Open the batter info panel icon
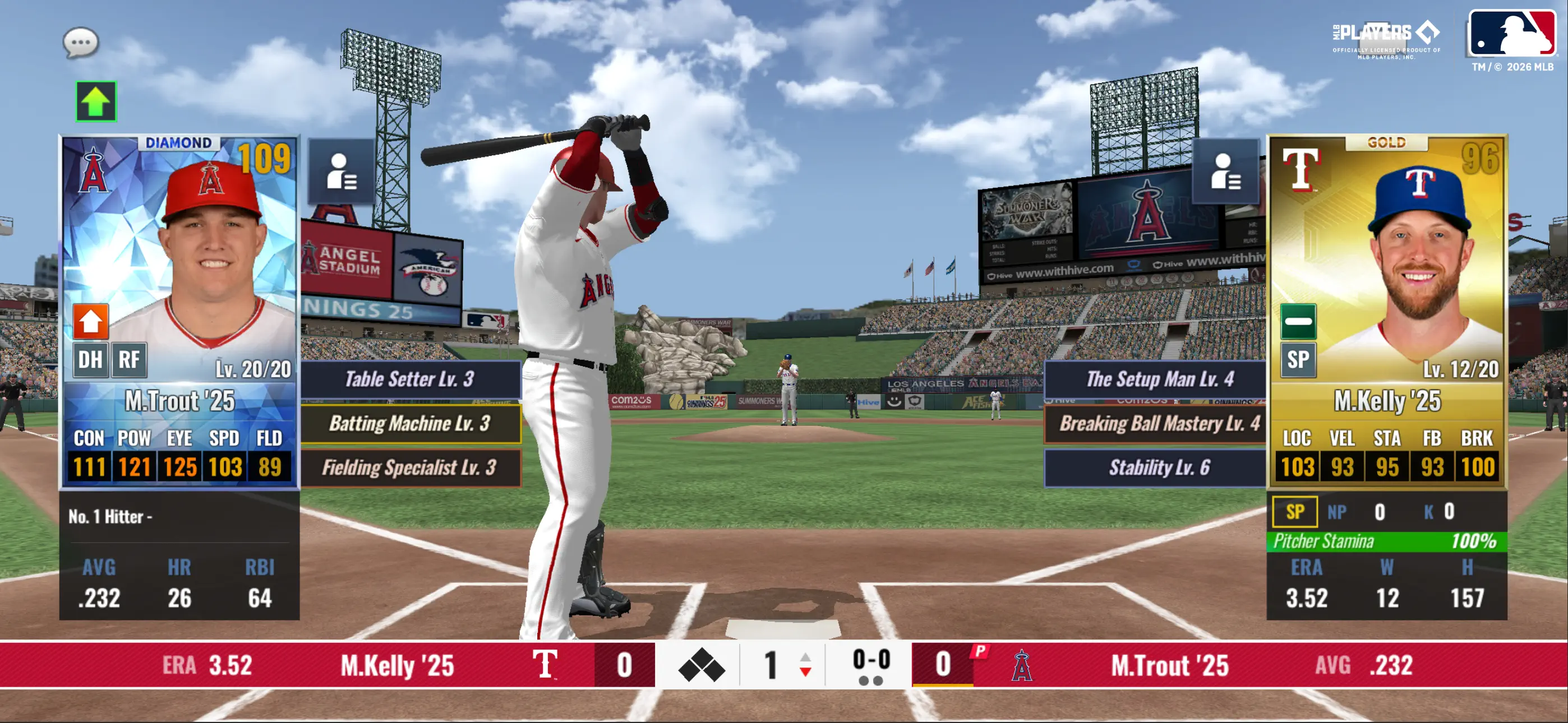 (341, 175)
